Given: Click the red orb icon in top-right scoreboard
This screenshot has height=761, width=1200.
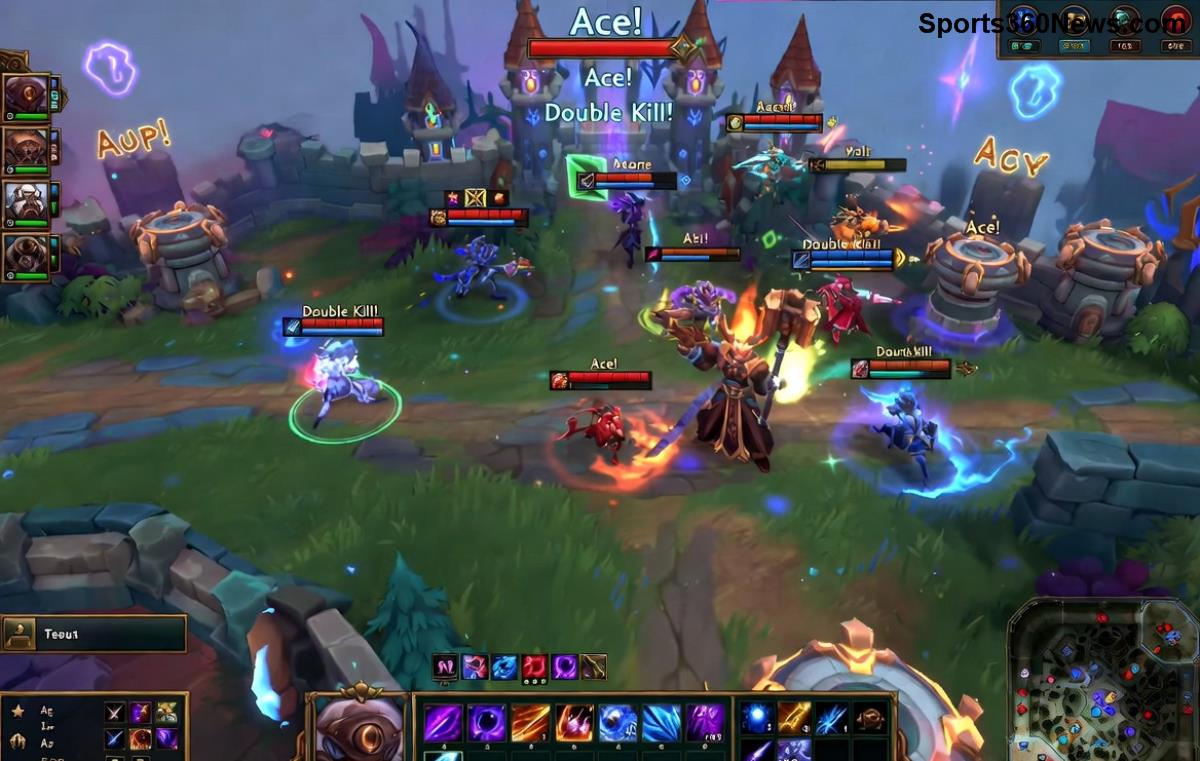Looking at the screenshot, I should (1174, 22).
